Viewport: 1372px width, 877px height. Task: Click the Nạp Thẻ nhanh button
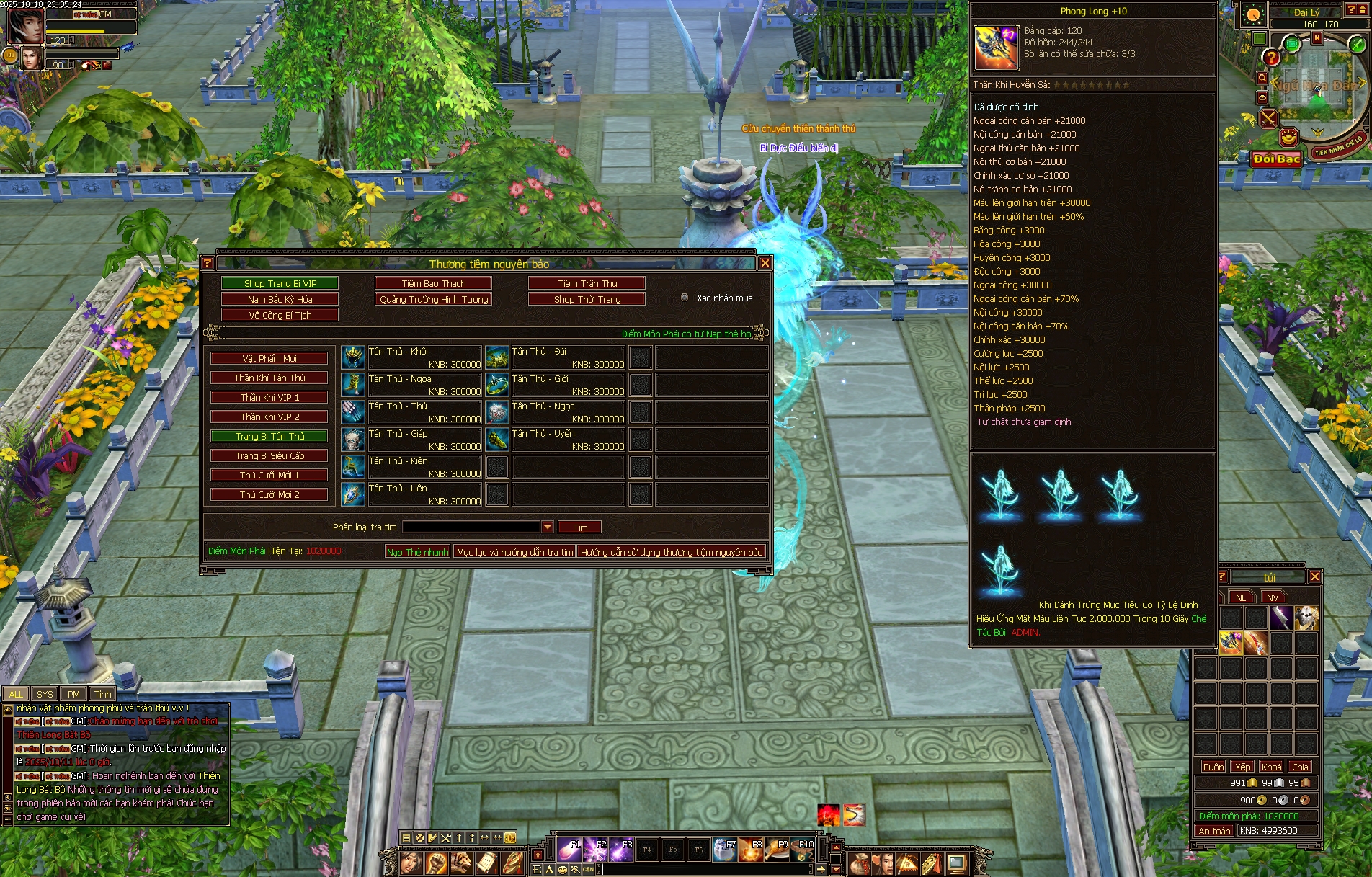417,552
